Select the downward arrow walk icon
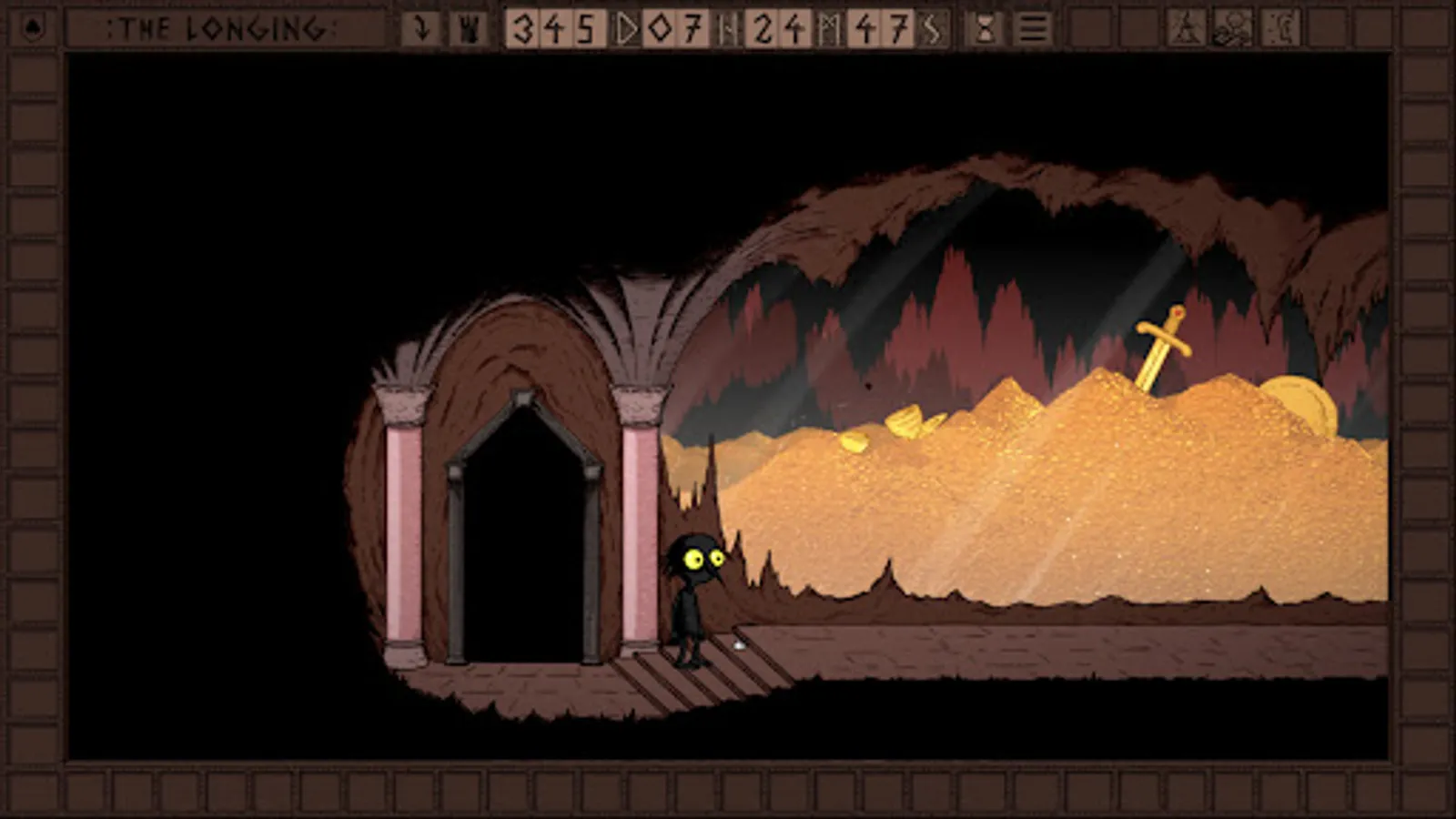 pos(422,27)
